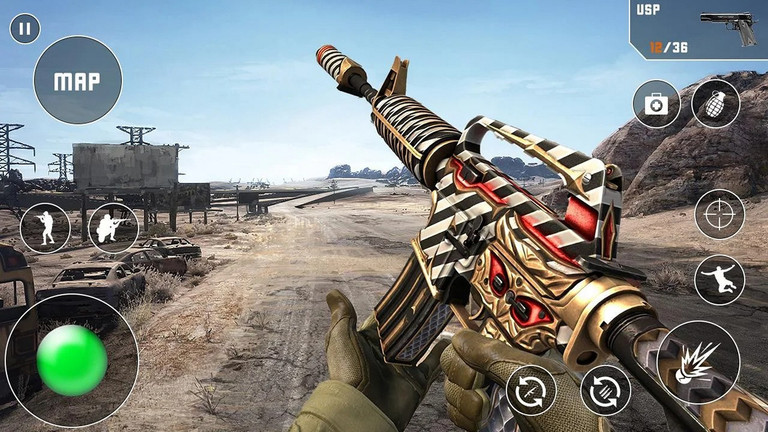Swap weapon using the rifle cycle icon

coord(531,390)
